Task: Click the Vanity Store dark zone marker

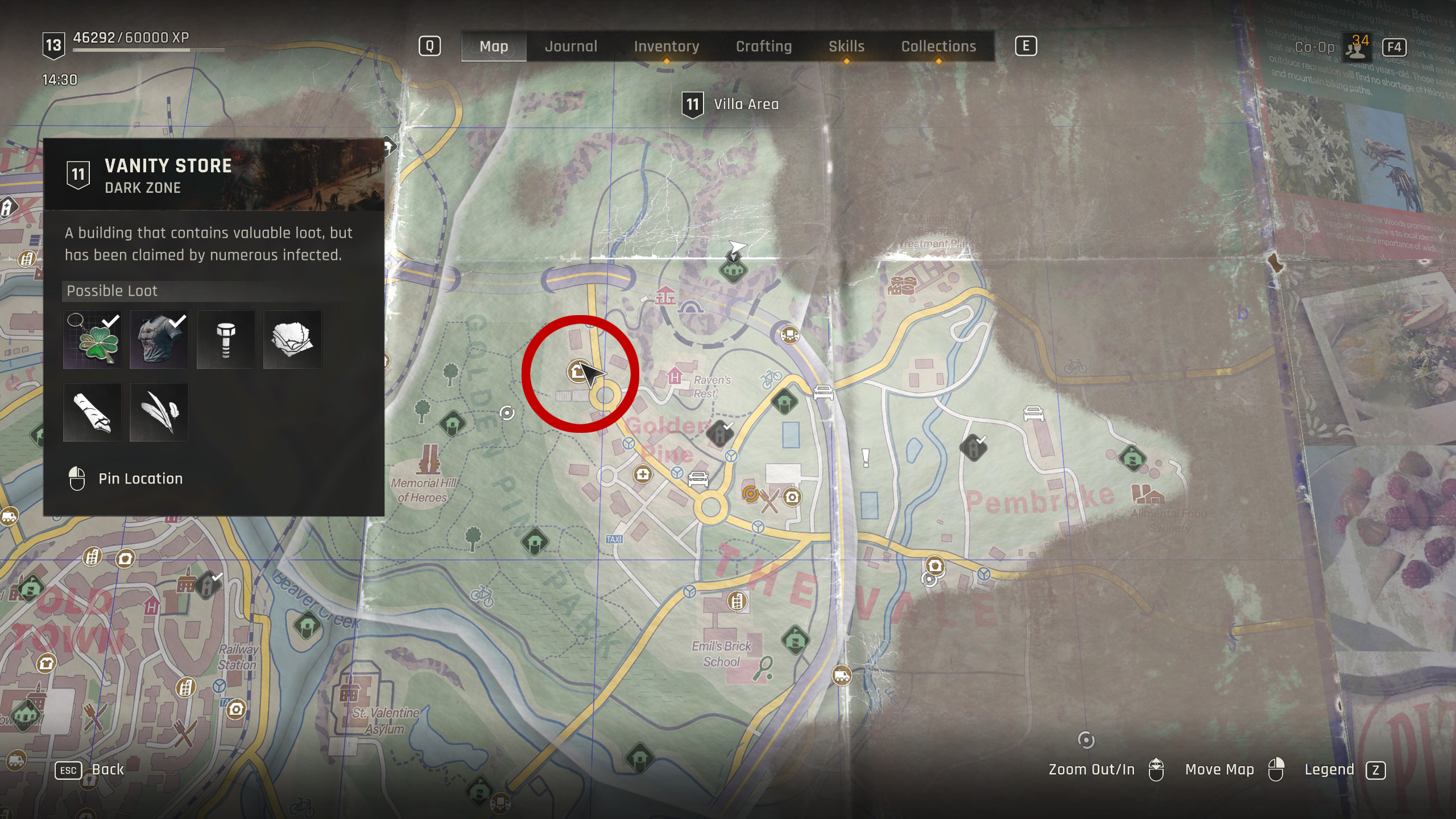Action: [x=578, y=371]
